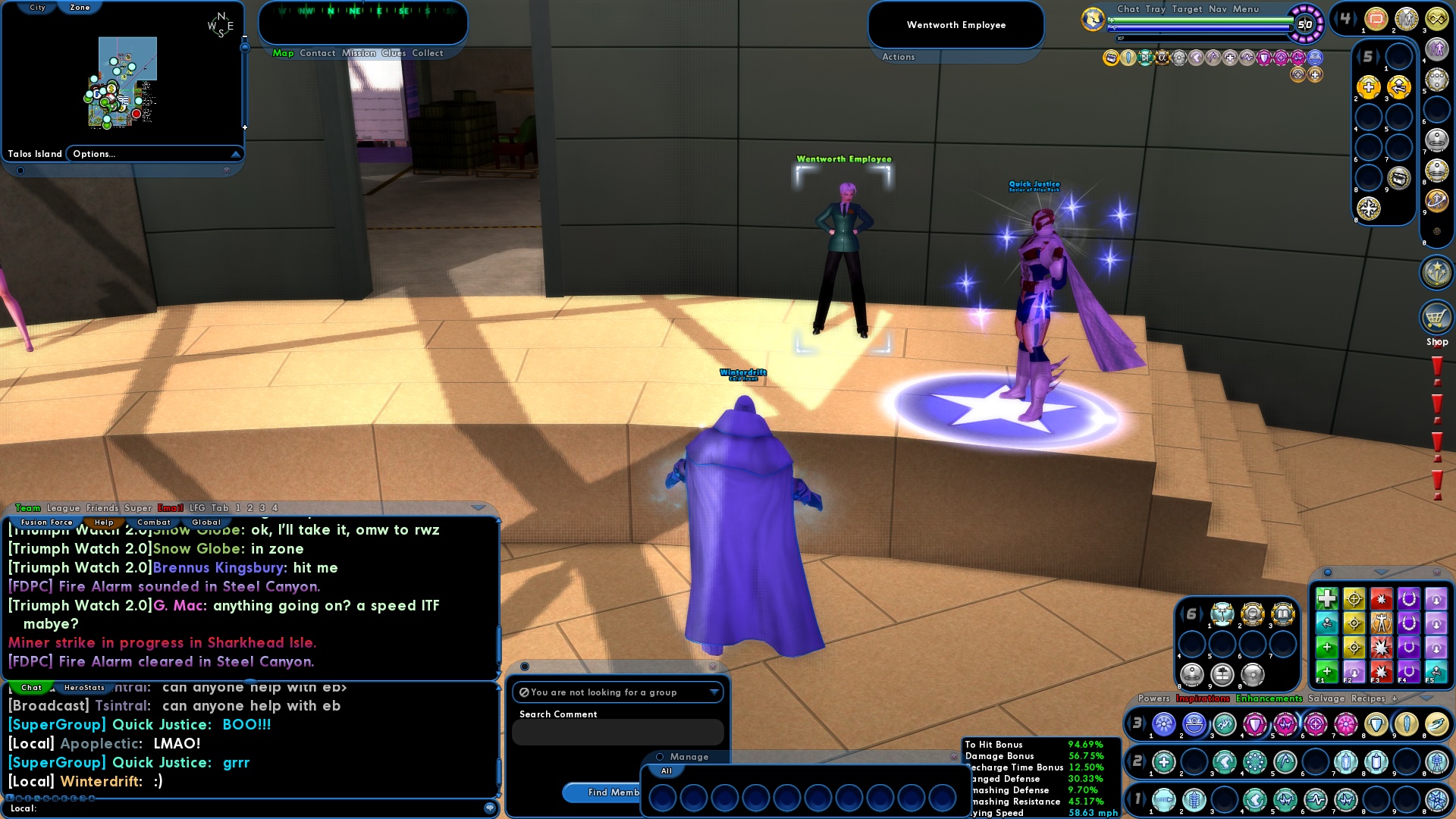Toggle the small circle under the Talos Island map
Viewport: 1456px width, 819px height.
point(19,170)
